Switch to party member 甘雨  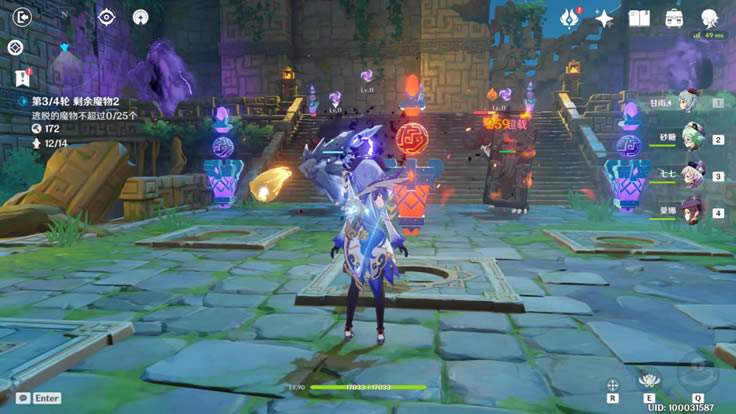tap(688, 101)
